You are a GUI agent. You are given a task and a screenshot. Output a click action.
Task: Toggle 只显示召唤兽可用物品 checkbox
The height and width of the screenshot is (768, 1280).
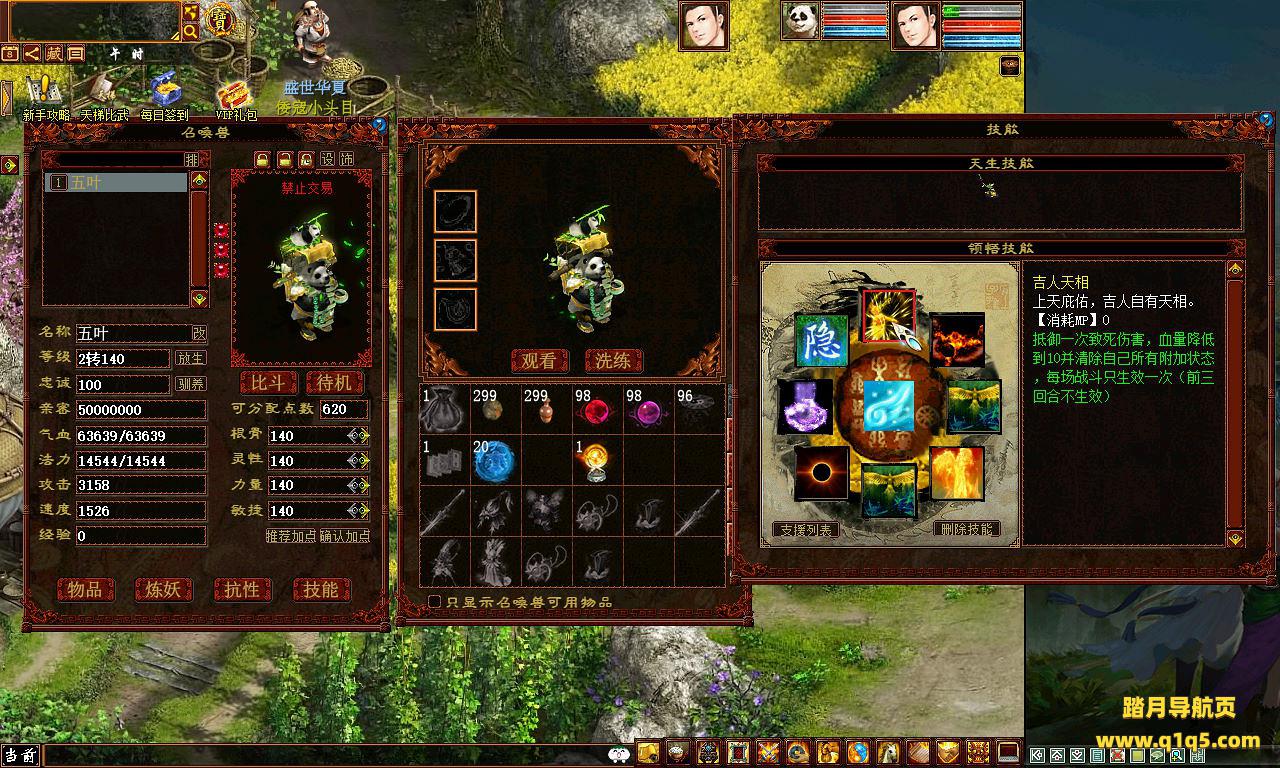click(435, 602)
